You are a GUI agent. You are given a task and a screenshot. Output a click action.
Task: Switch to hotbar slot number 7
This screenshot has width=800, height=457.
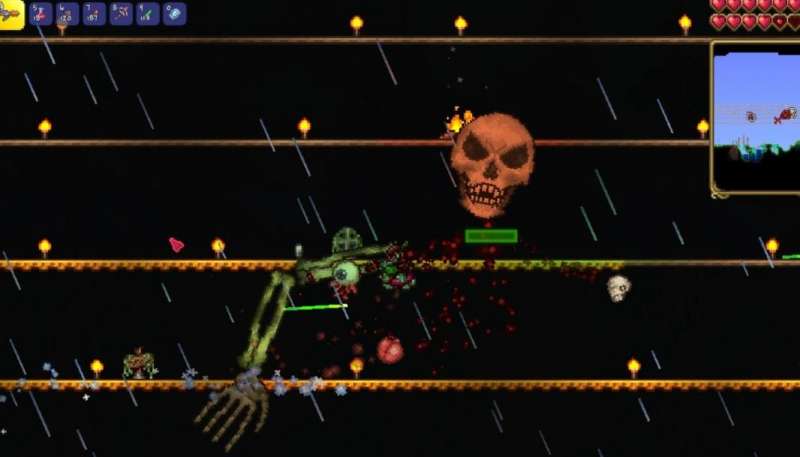[94, 14]
